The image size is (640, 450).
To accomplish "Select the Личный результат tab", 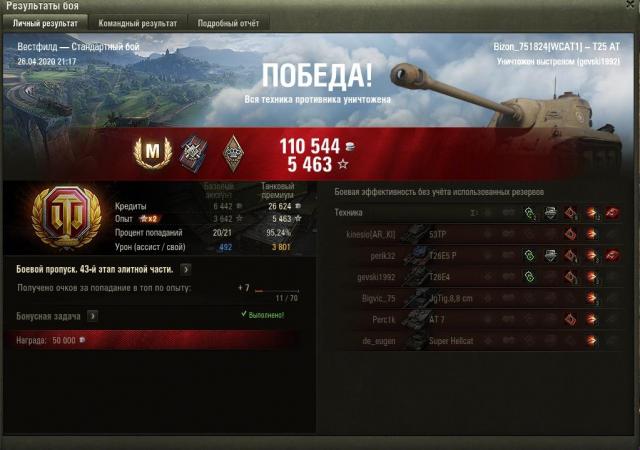I will click(45, 22).
